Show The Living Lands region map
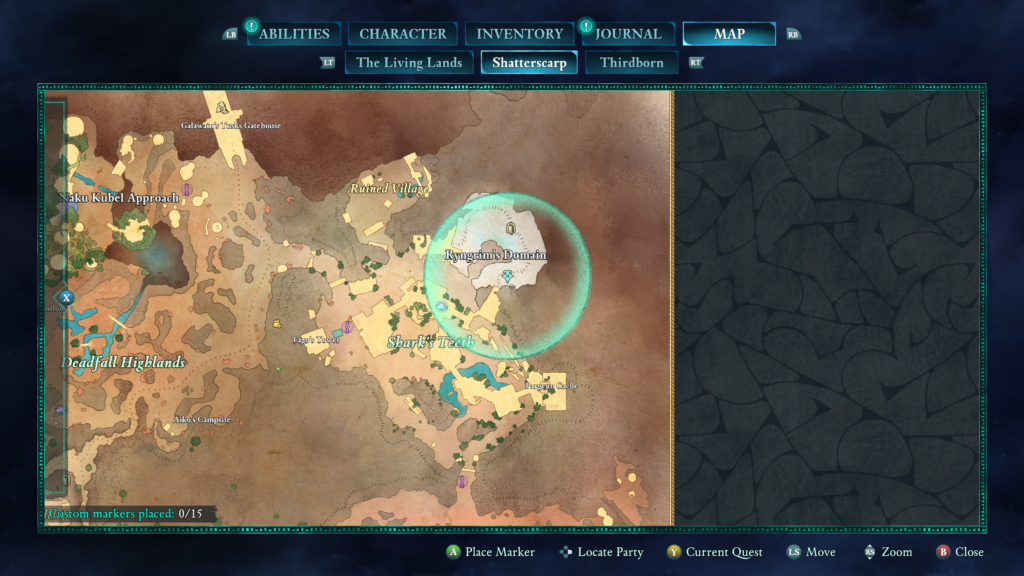Screen dimensions: 1024x576 409,62
